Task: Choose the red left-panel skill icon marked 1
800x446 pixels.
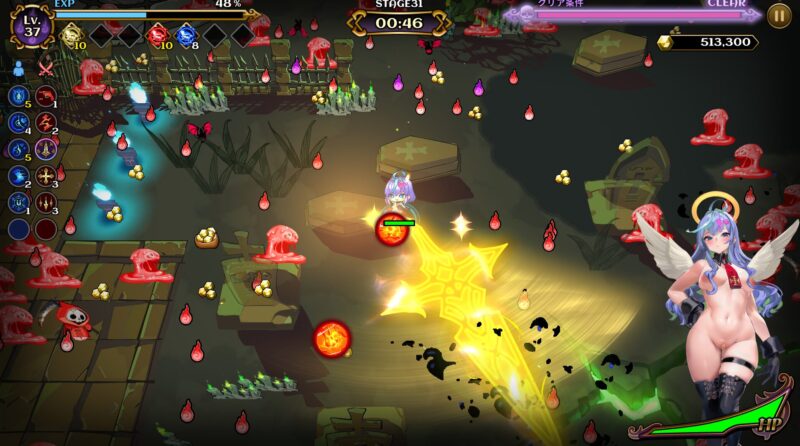Action: coord(45,95)
